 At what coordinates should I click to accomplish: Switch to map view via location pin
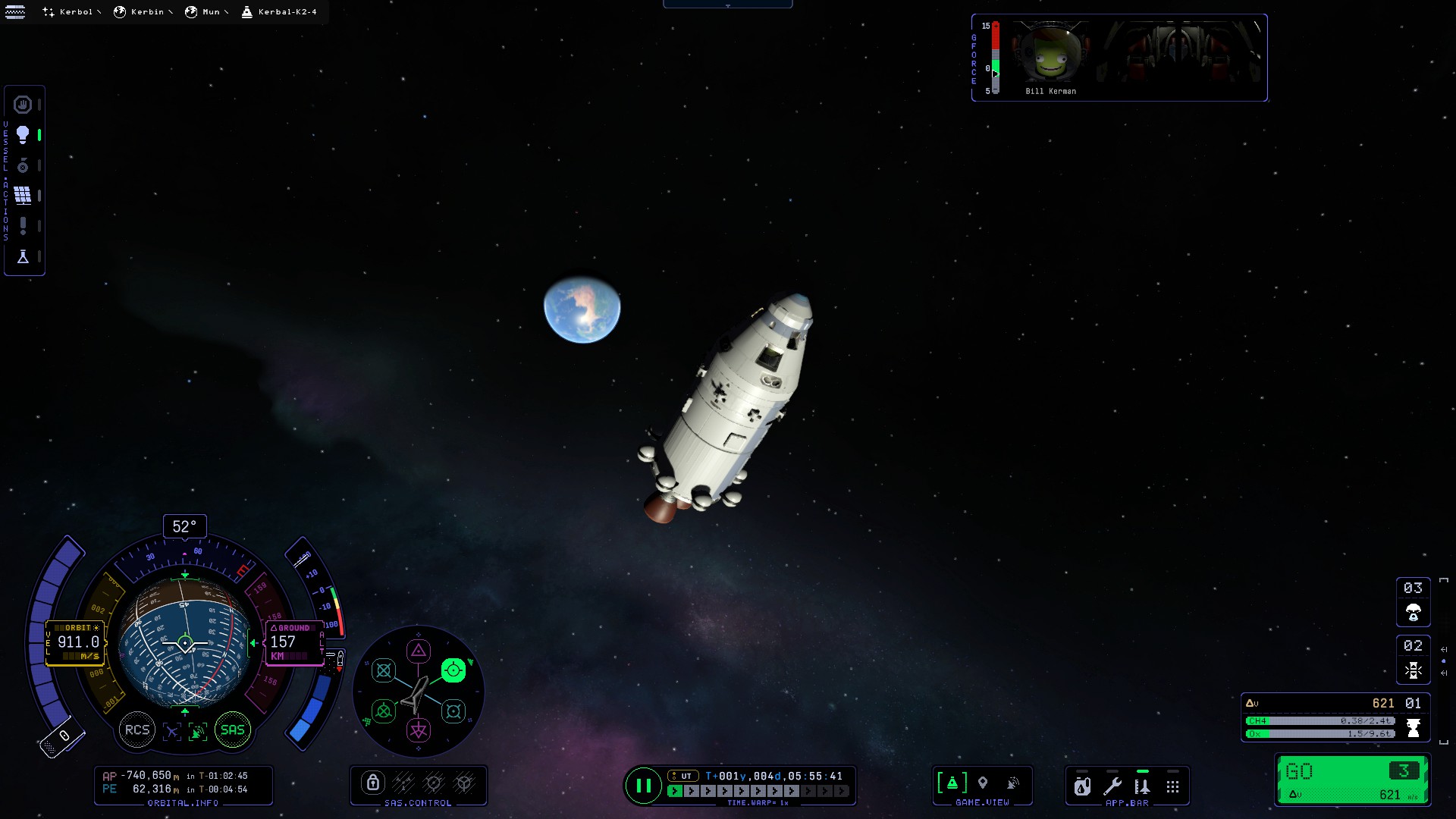click(x=983, y=783)
